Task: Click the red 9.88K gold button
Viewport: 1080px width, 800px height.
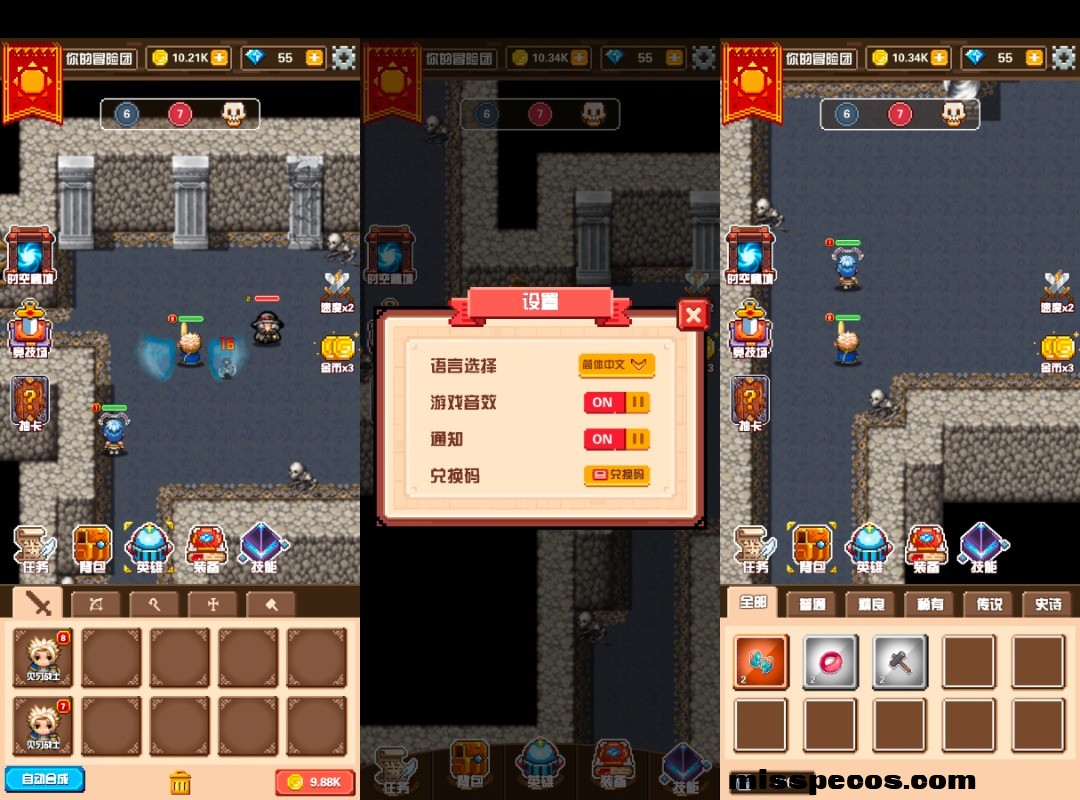Action: [314, 782]
